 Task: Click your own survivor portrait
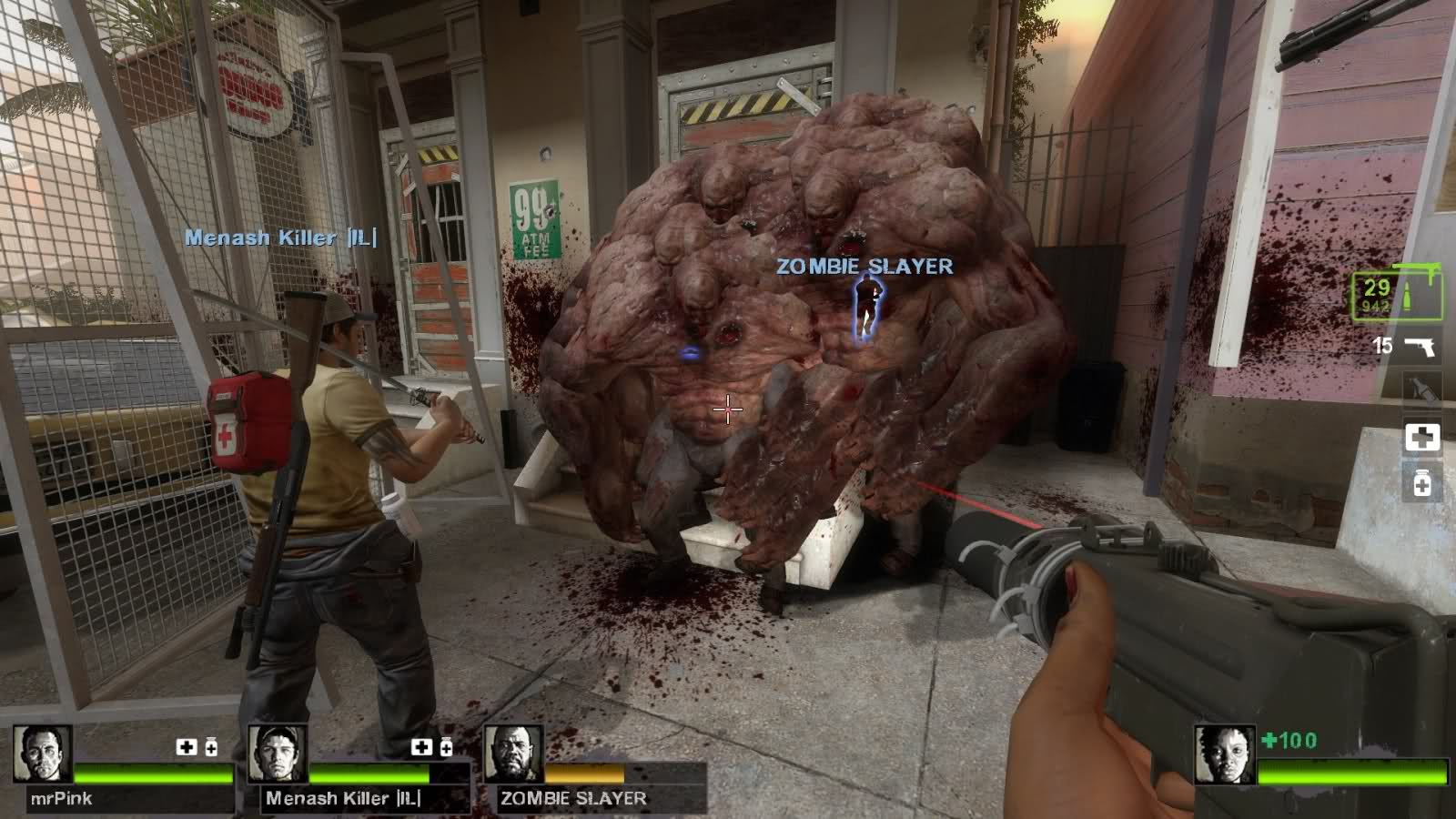pyautogui.click(x=1225, y=754)
